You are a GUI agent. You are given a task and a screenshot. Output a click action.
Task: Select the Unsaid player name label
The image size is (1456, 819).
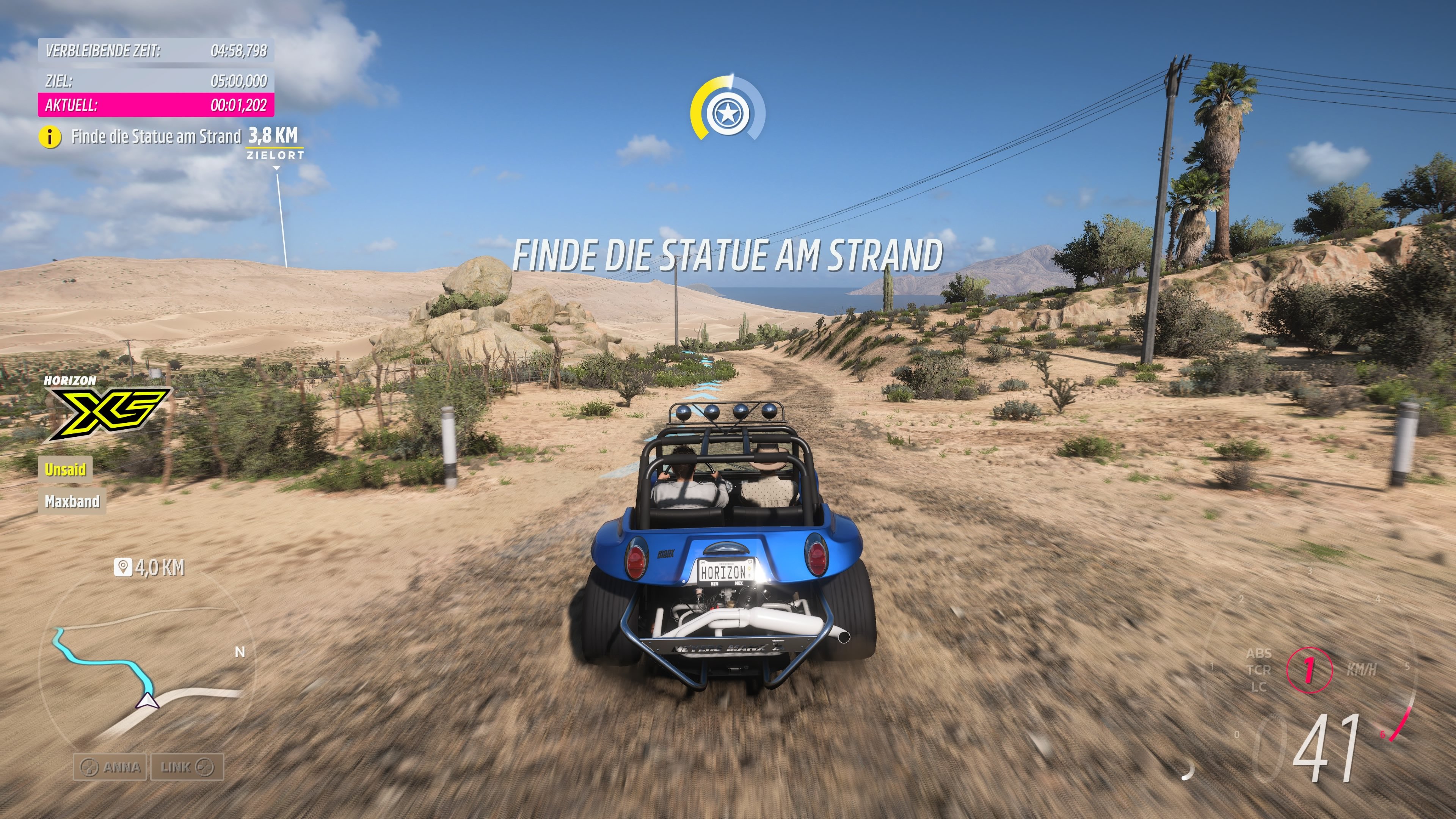coord(66,469)
